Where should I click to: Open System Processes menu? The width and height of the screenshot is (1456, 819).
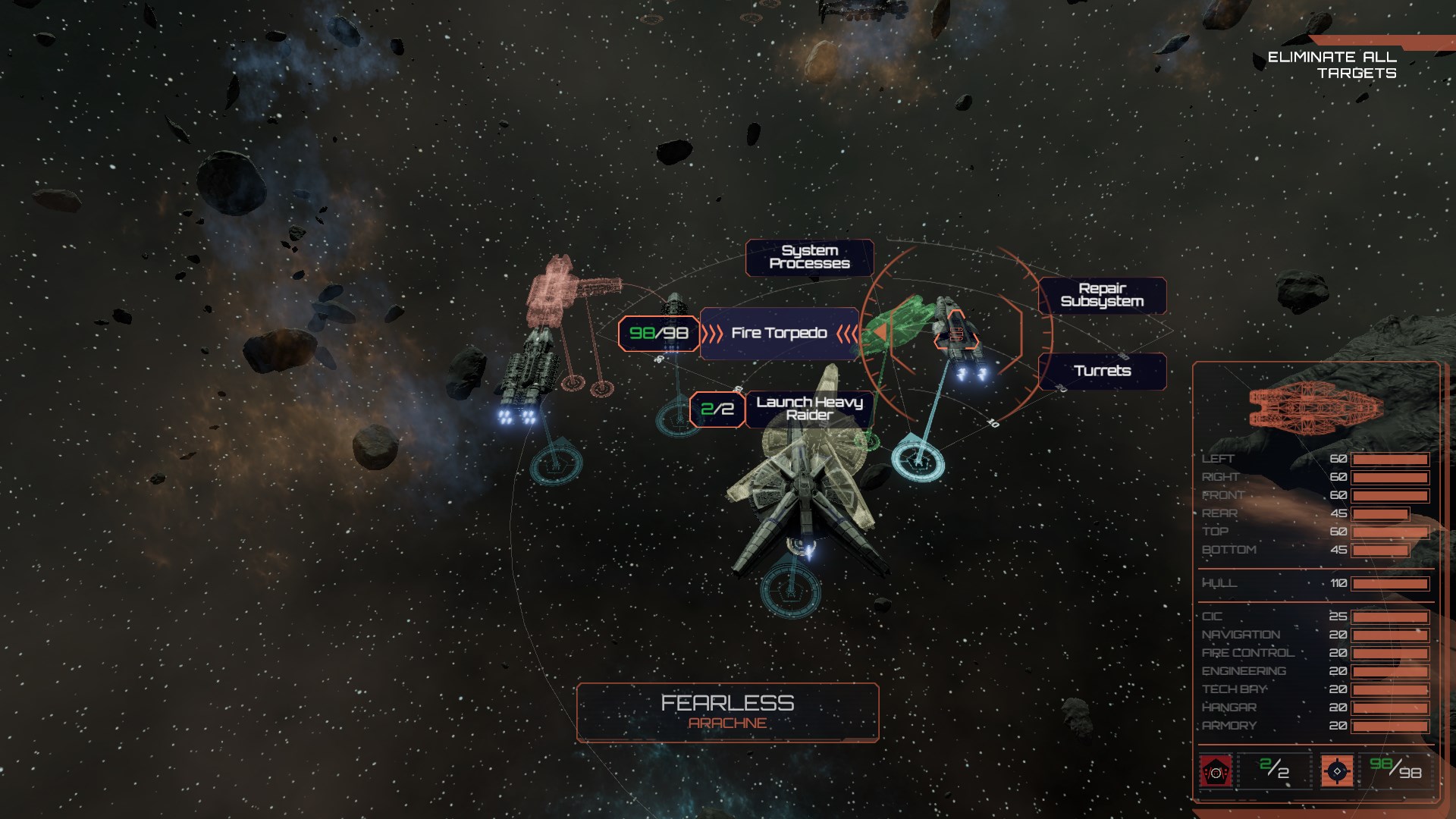click(809, 257)
